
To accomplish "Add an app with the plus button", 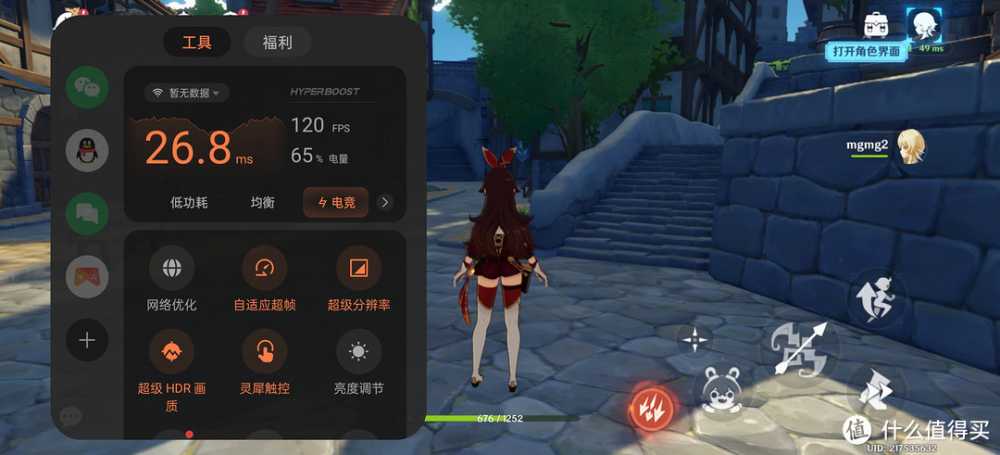I will pos(87,341).
